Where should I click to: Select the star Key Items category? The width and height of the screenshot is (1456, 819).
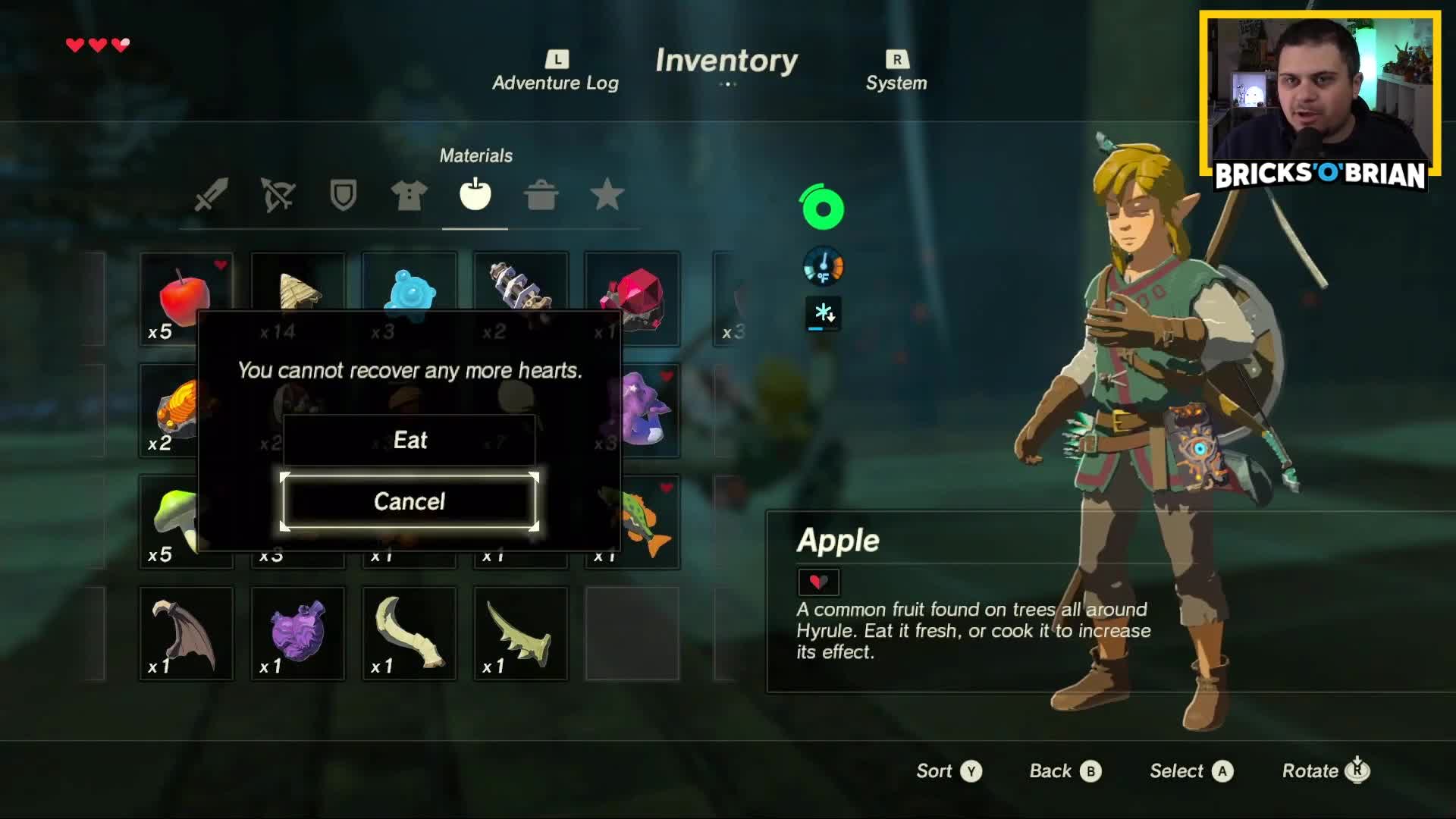pos(607,196)
